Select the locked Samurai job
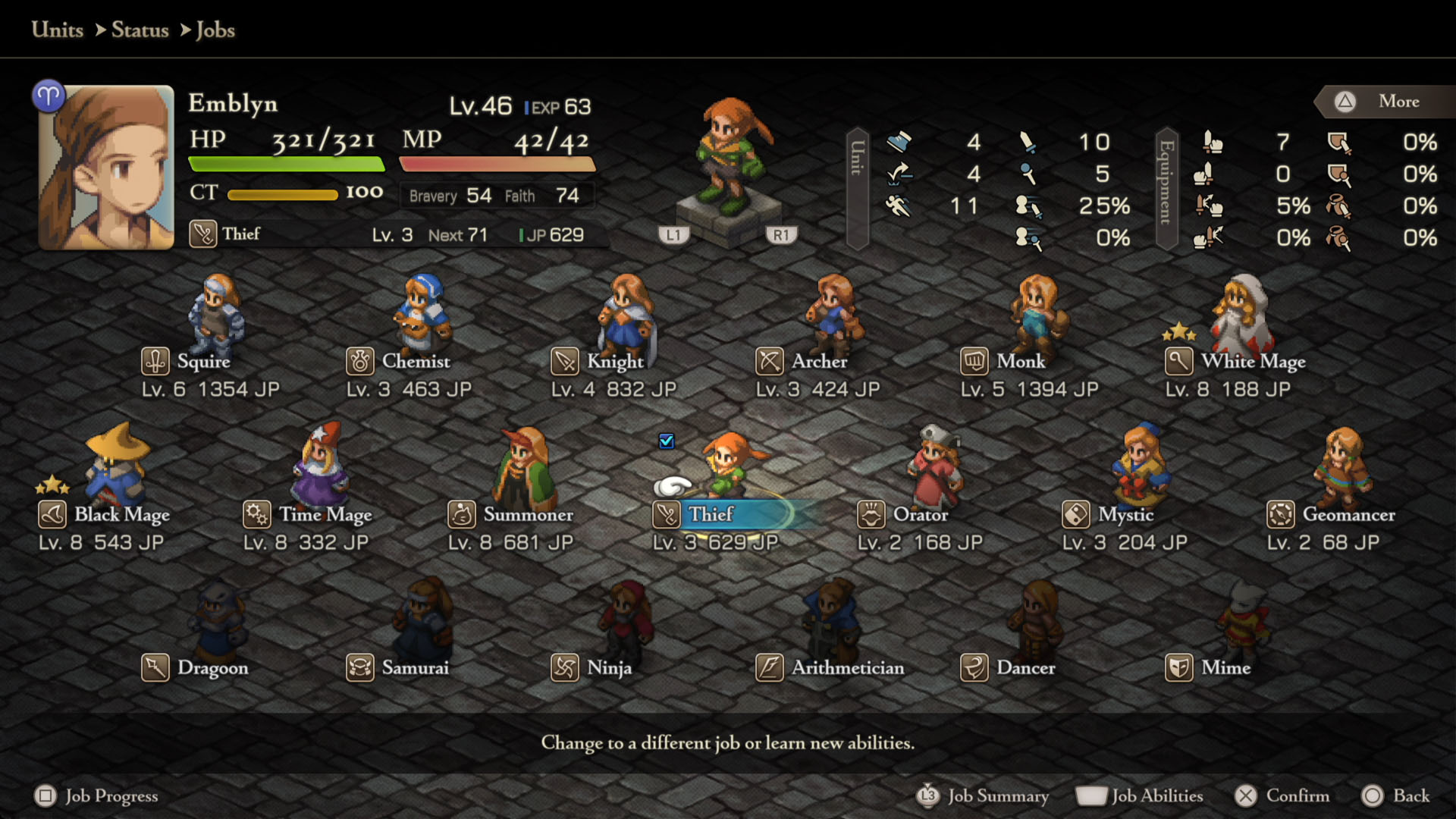The width and height of the screenshot is (1456, 819). [x=415, y=668]
